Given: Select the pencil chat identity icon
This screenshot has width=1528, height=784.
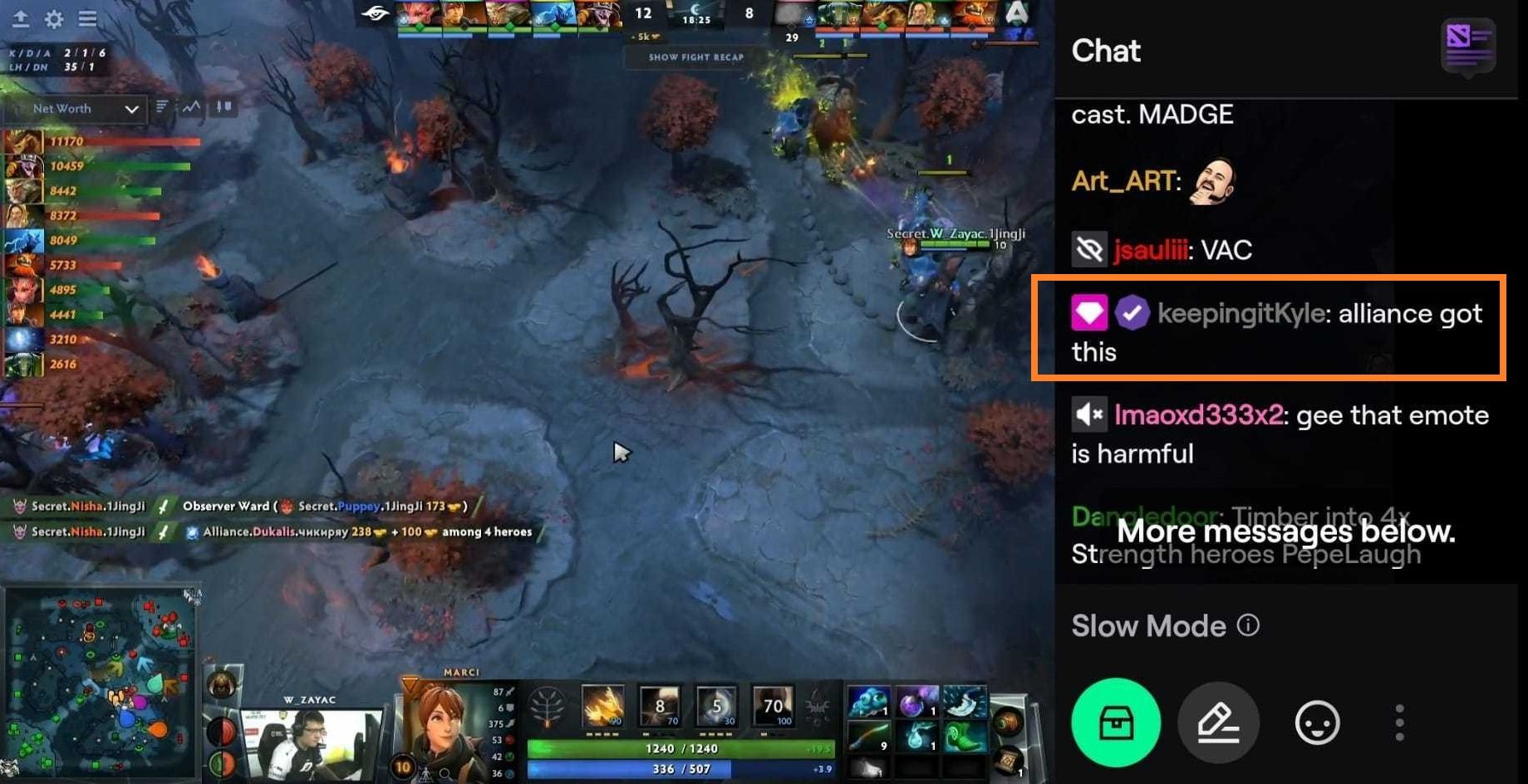Looking at the screenshot, I should (x=1218, y=723).
